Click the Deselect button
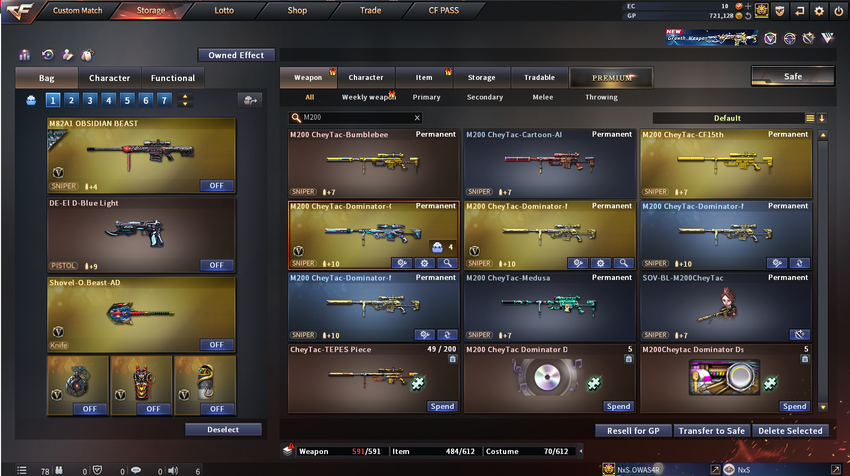The width and height of the screenshot is (850, 476). [223, 429]
